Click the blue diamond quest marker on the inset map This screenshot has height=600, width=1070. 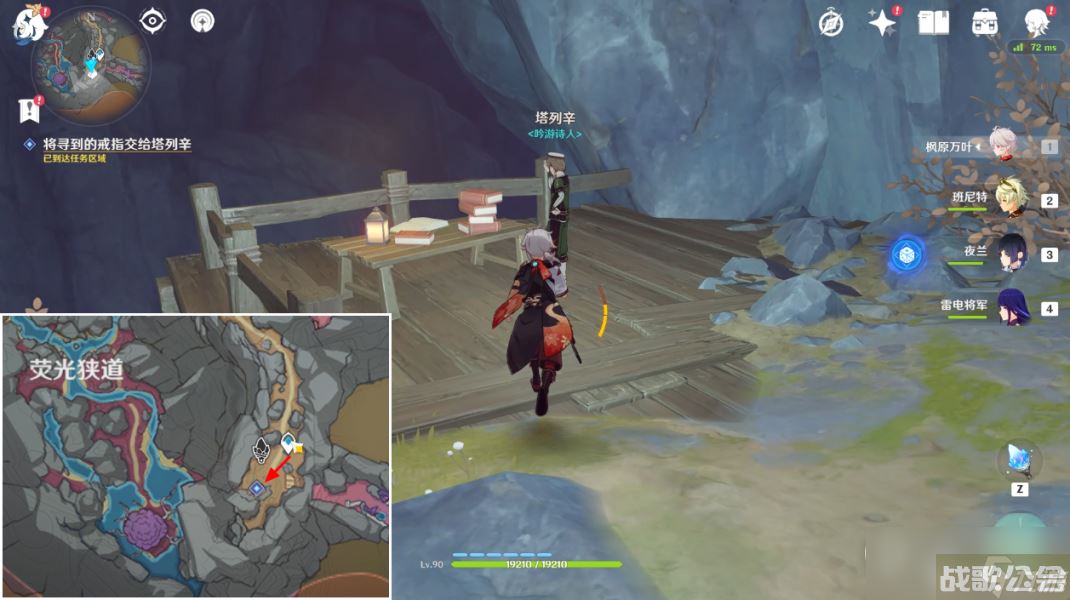(x=257, y=488)
